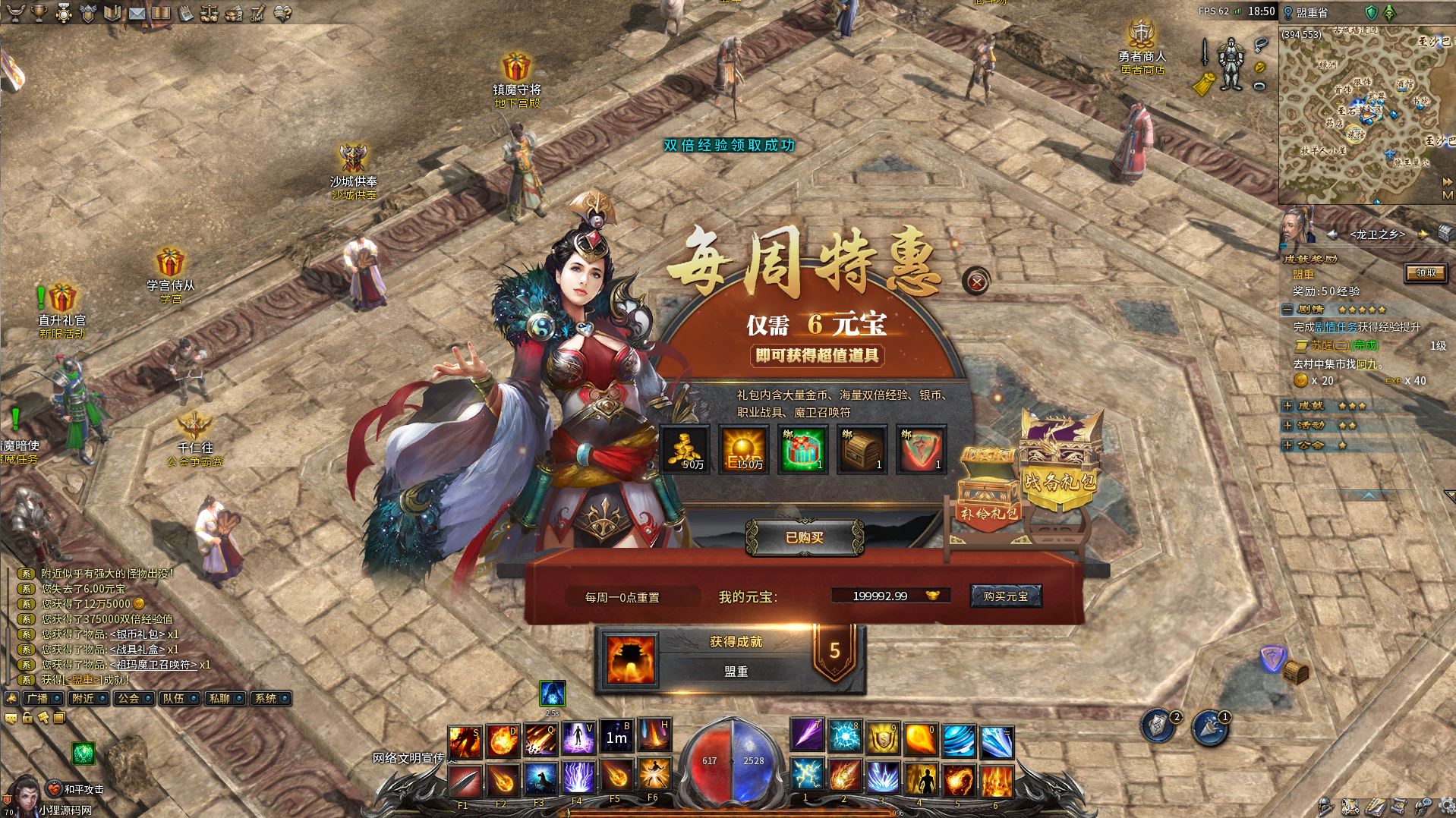Open the calendar icon in top toolbar
The image size is (1456, 818).
pos(184,13)
